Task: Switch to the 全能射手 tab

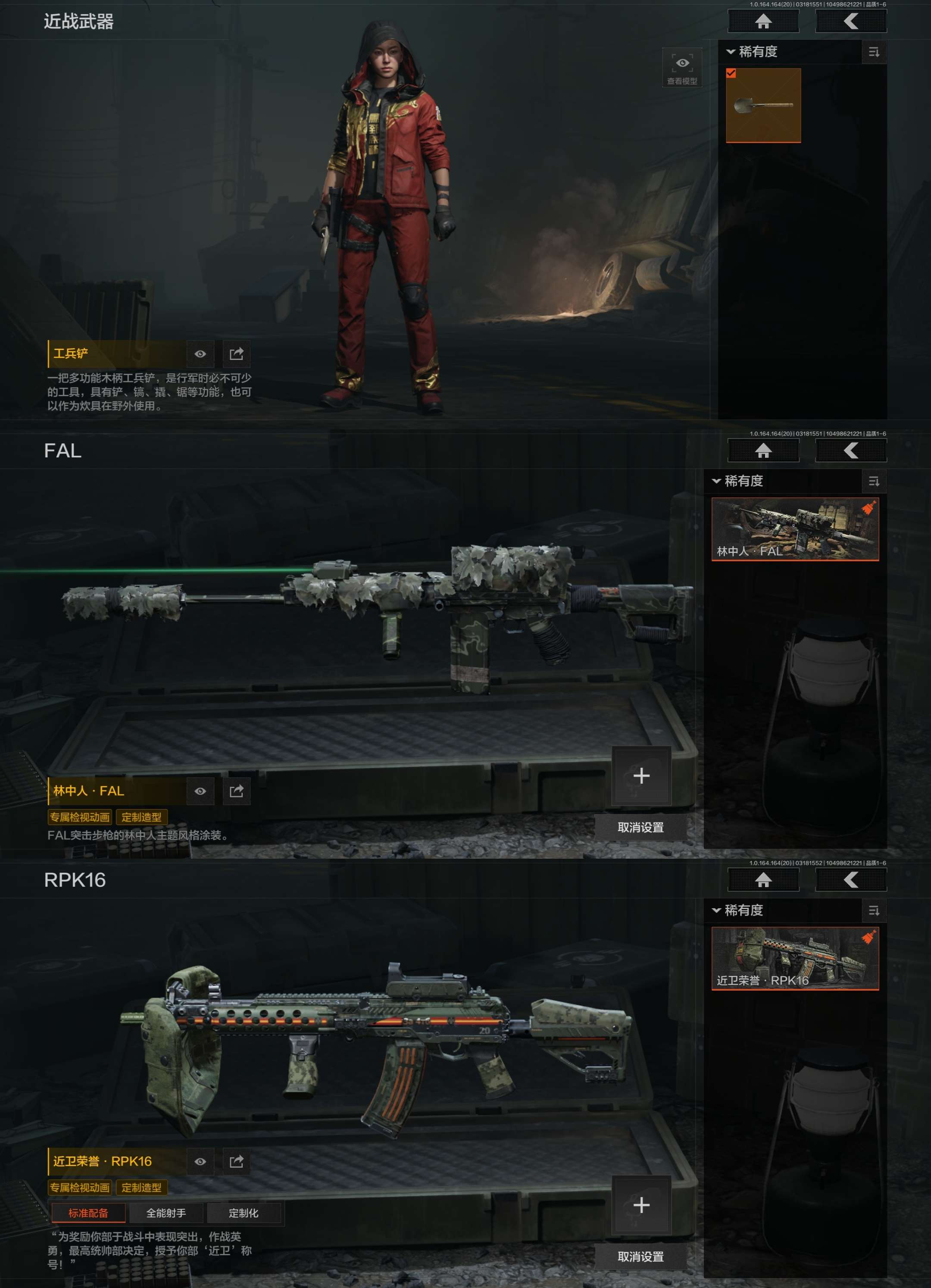Action: pos(166,1213)
